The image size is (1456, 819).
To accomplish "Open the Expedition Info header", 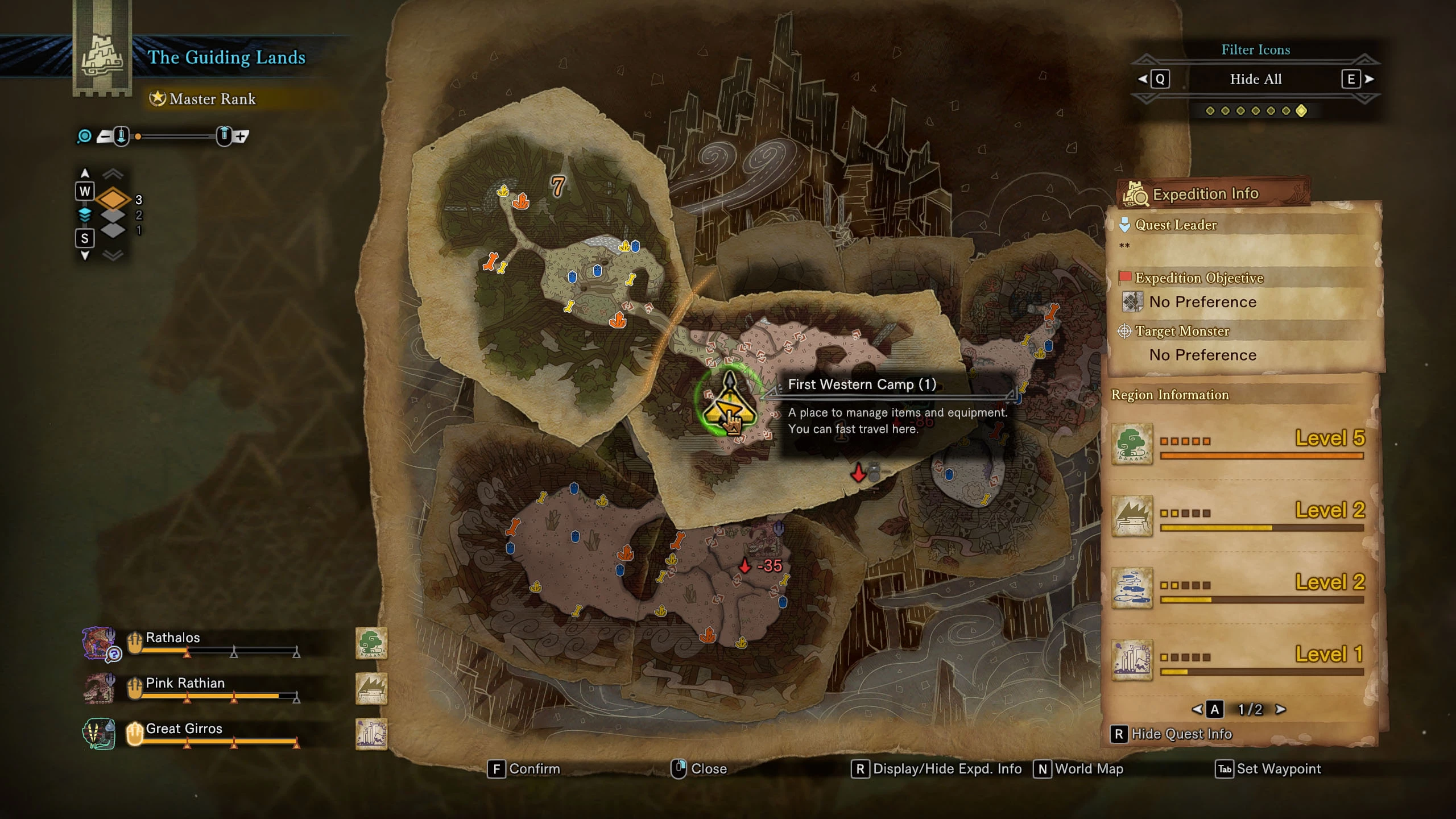I will [1206, 195].
